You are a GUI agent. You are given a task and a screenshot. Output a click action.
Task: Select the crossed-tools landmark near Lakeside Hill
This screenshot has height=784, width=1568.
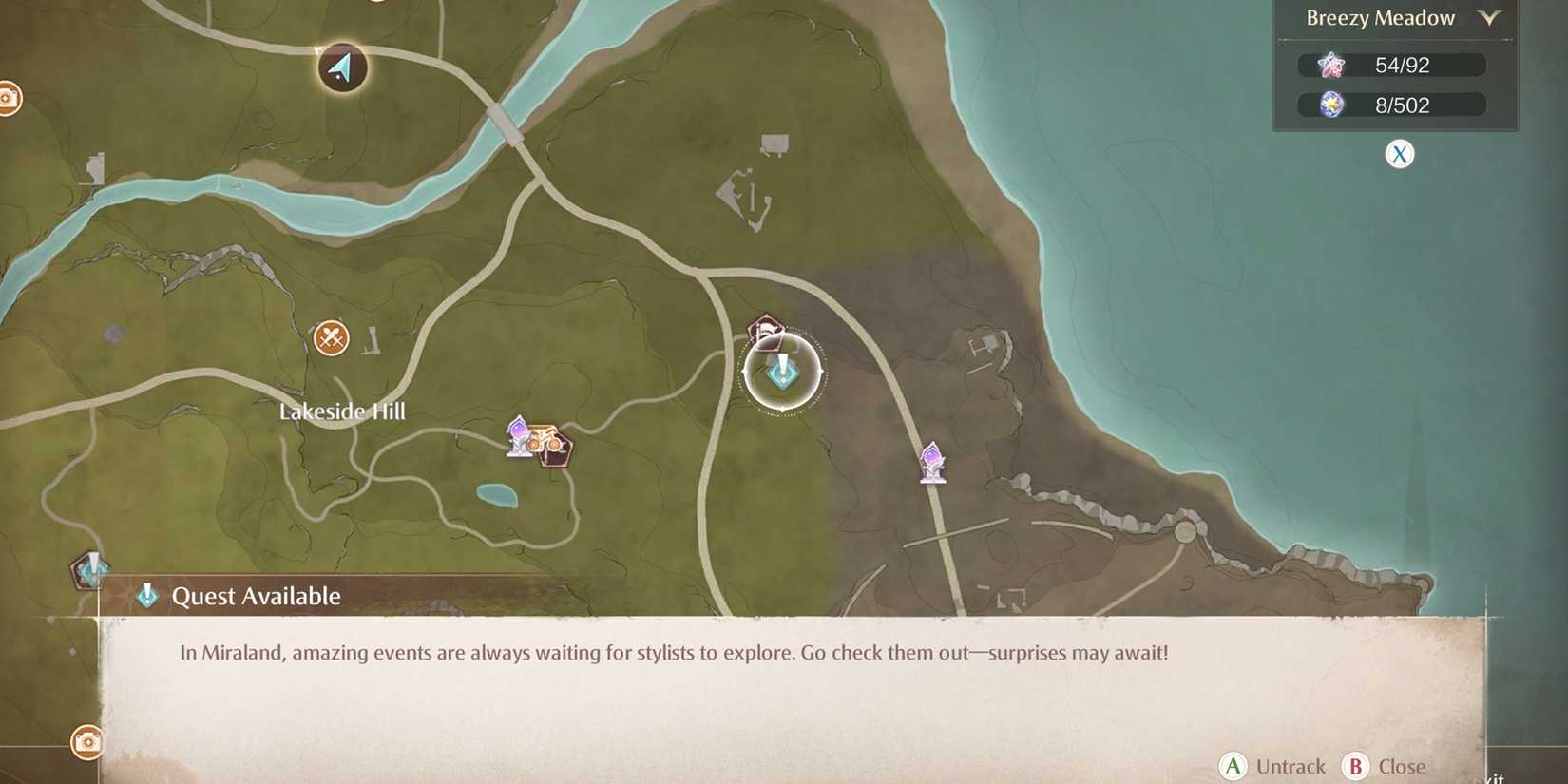330,337
